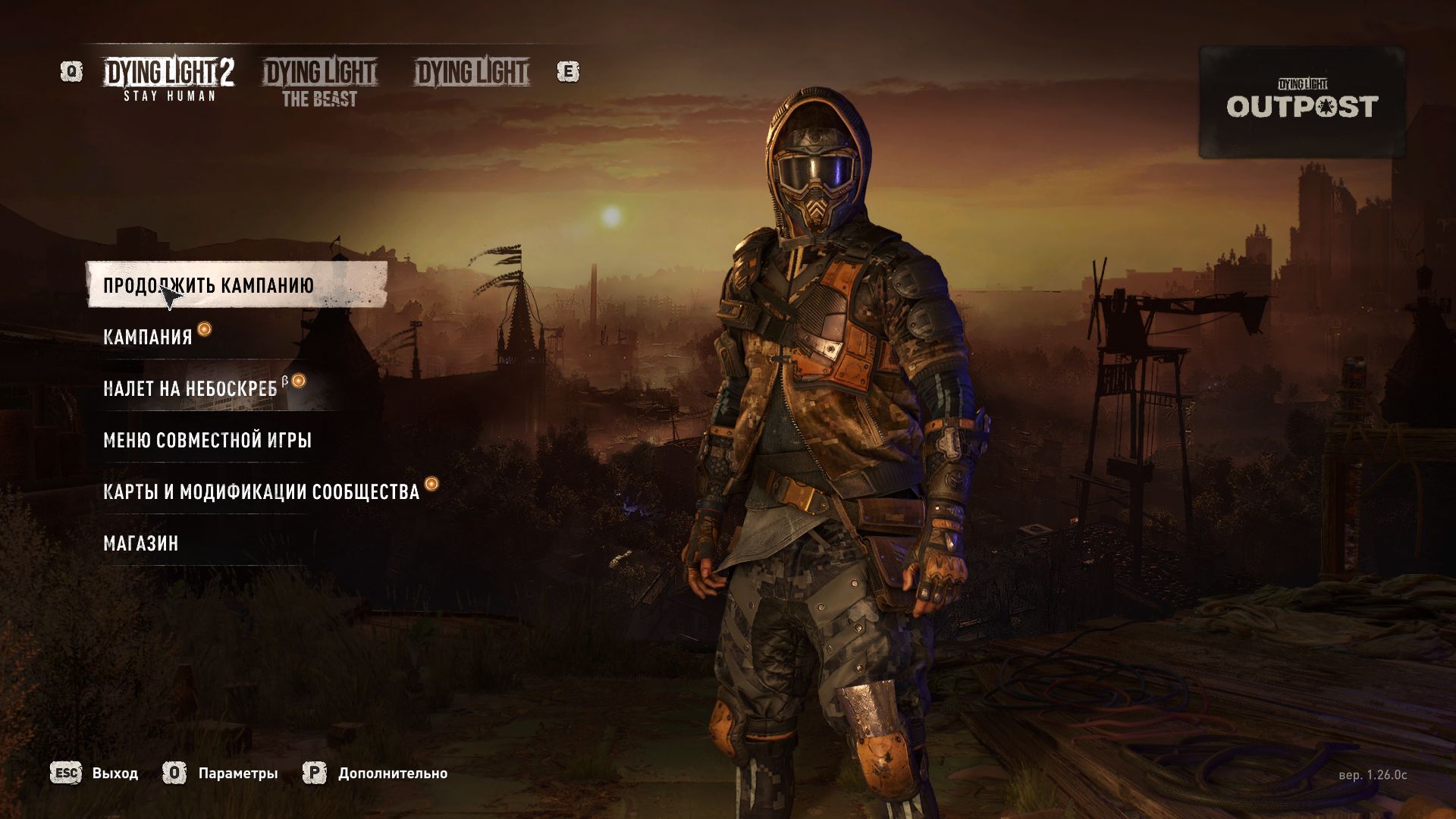Image resolution: width=1456 pixels, height=819 pixels.
Task: Click Дополнительно for extras
Action: 393,774
